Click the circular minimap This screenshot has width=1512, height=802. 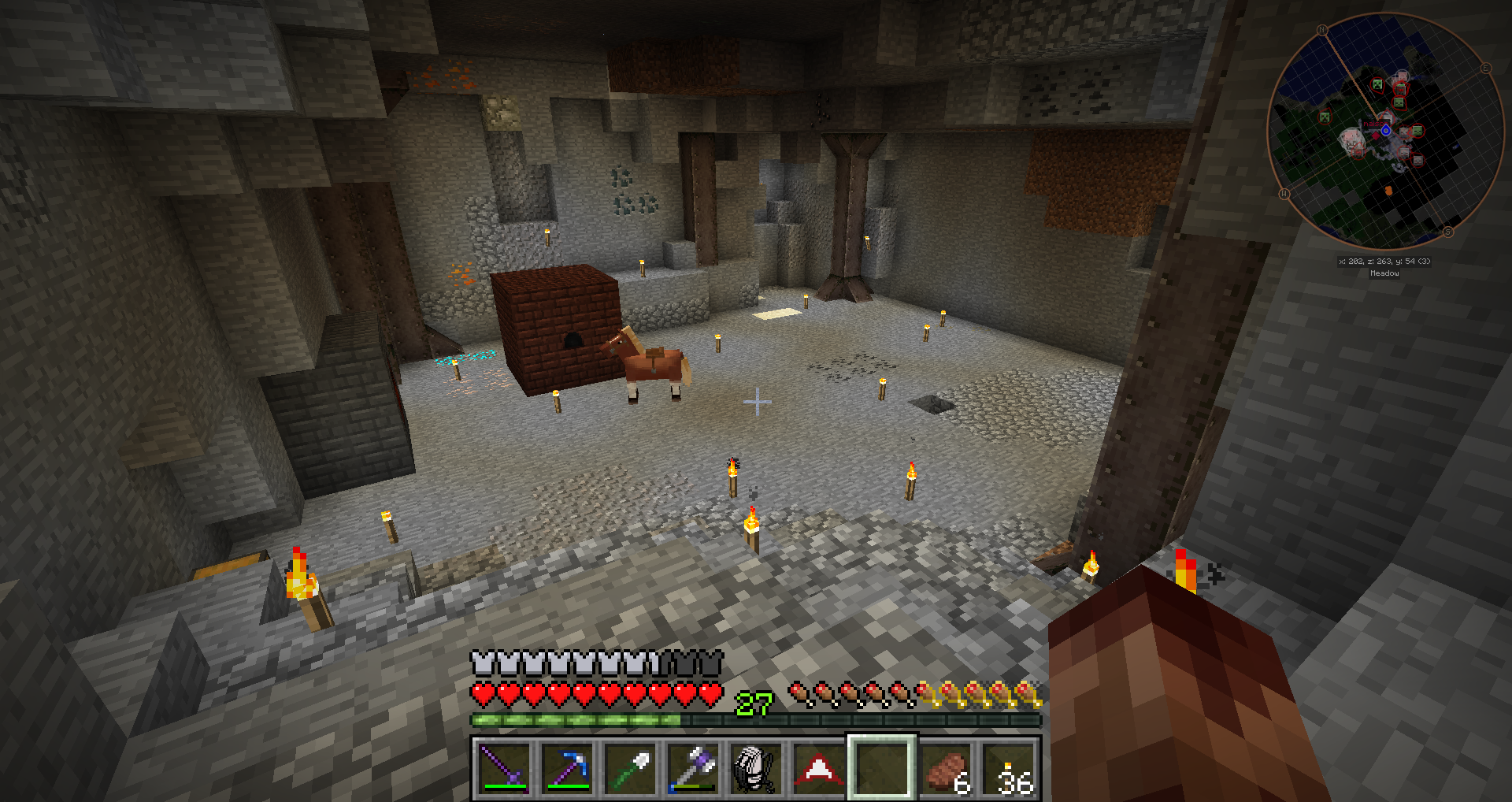(1386, 131)
